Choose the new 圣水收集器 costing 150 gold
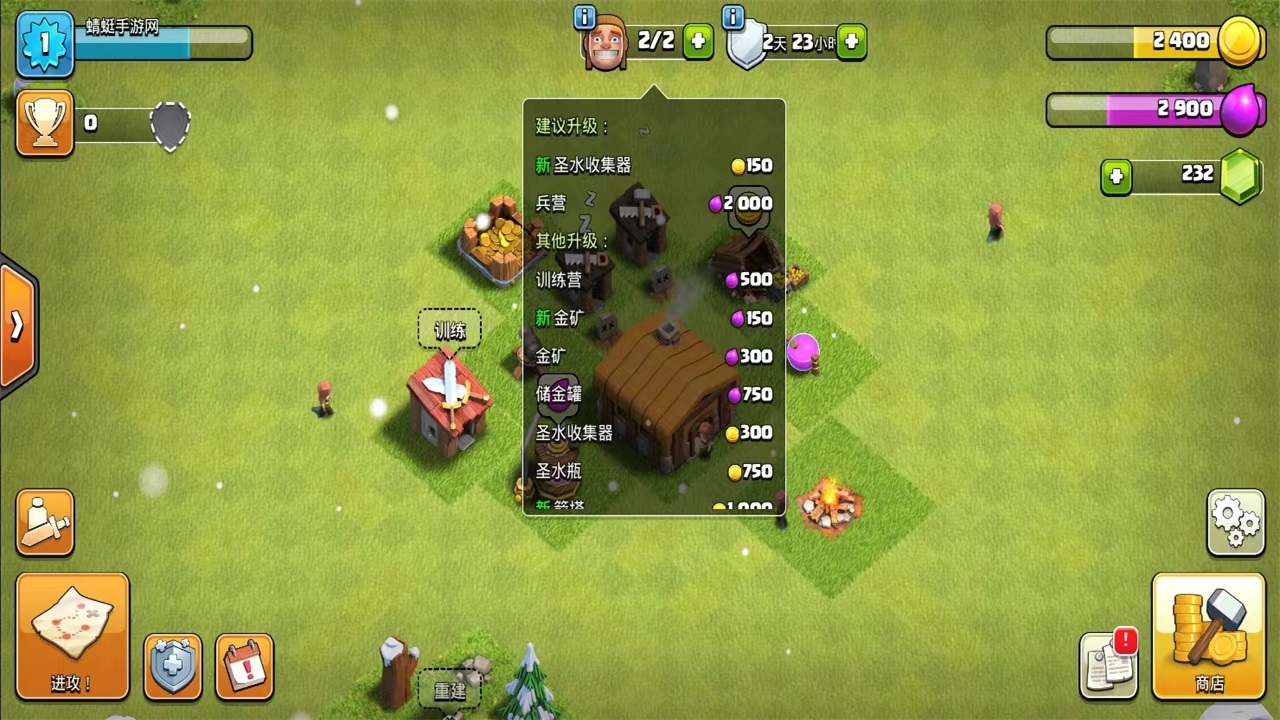This screenshot has width=1280, height=720. pos(653,165)
